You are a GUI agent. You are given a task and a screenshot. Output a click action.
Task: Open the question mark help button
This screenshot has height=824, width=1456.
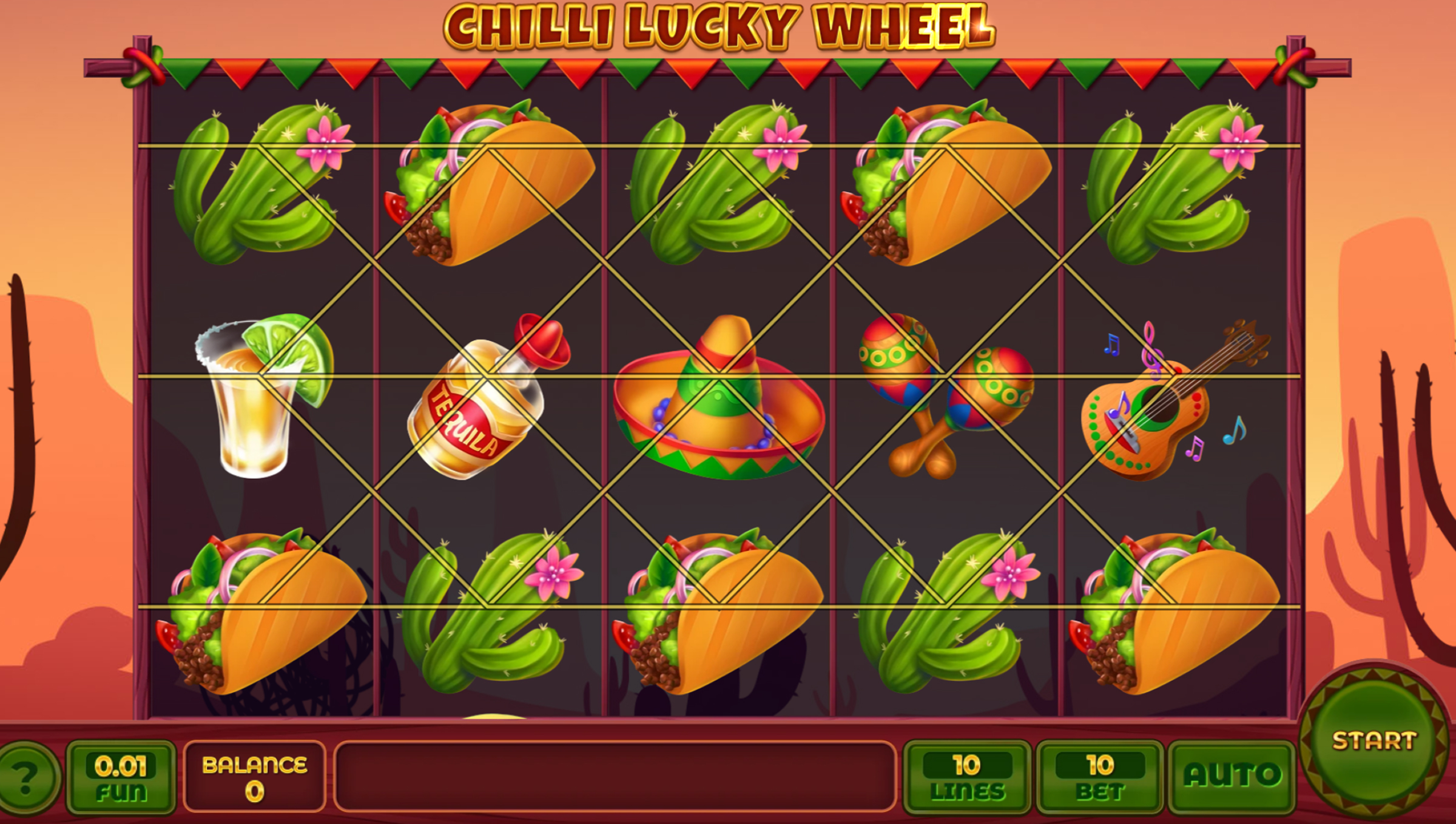pyautogui.click(x=25, y=778)
